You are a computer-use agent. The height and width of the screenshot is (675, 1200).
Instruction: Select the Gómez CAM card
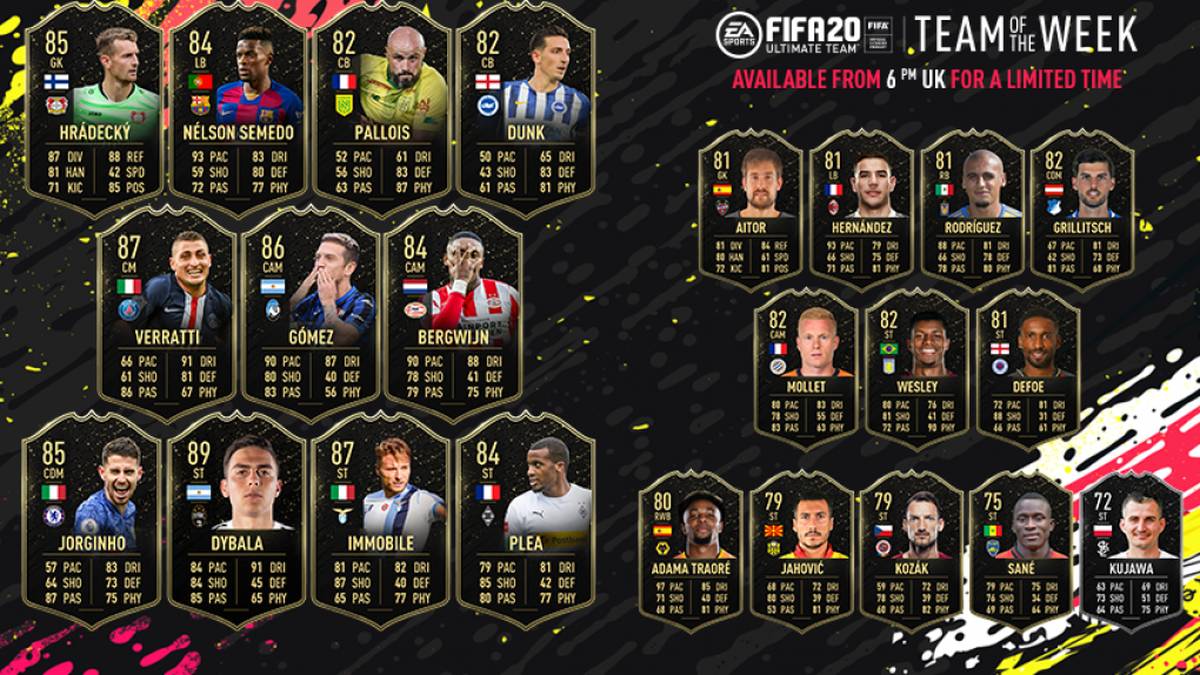point(310,312)
